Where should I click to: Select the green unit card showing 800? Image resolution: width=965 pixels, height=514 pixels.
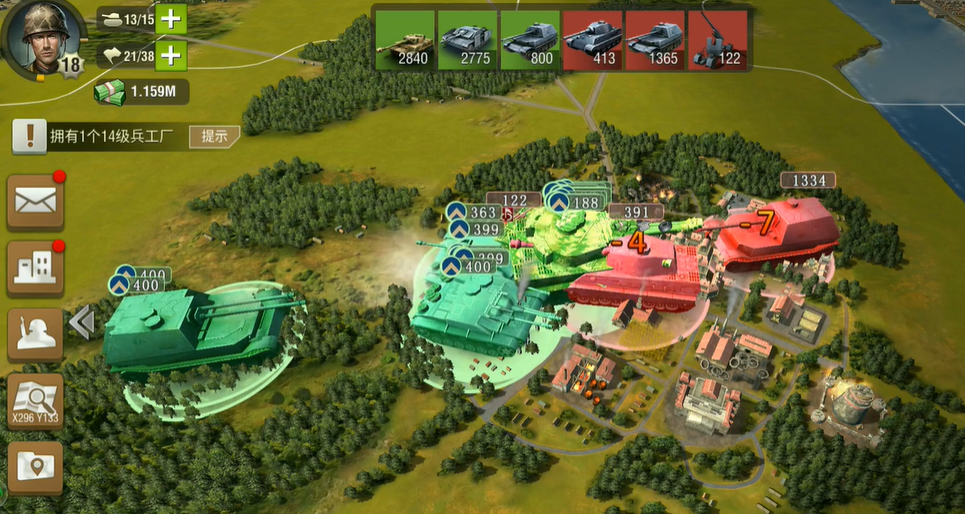(529, 40)
